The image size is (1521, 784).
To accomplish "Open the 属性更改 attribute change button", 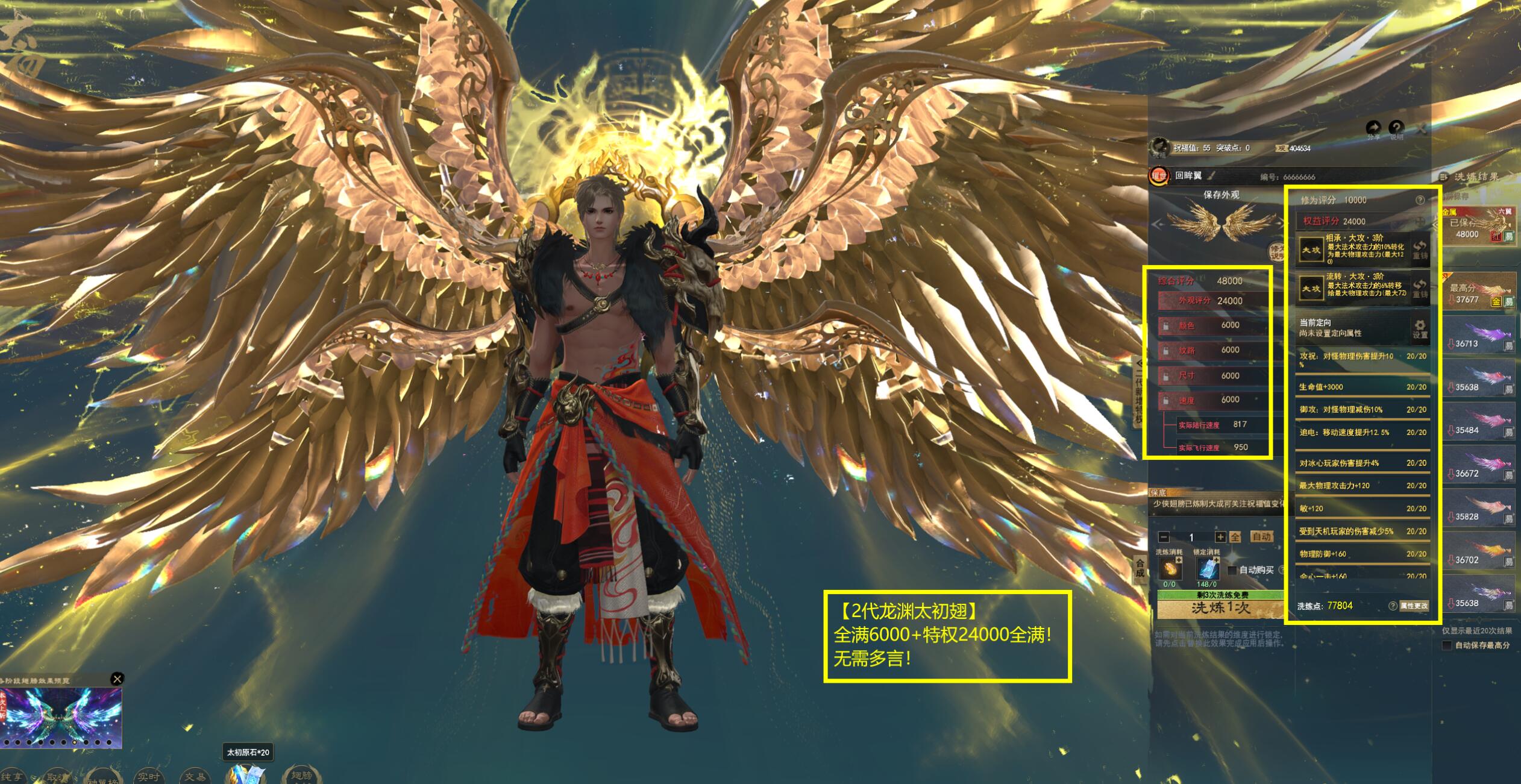I will point(1413,606).
